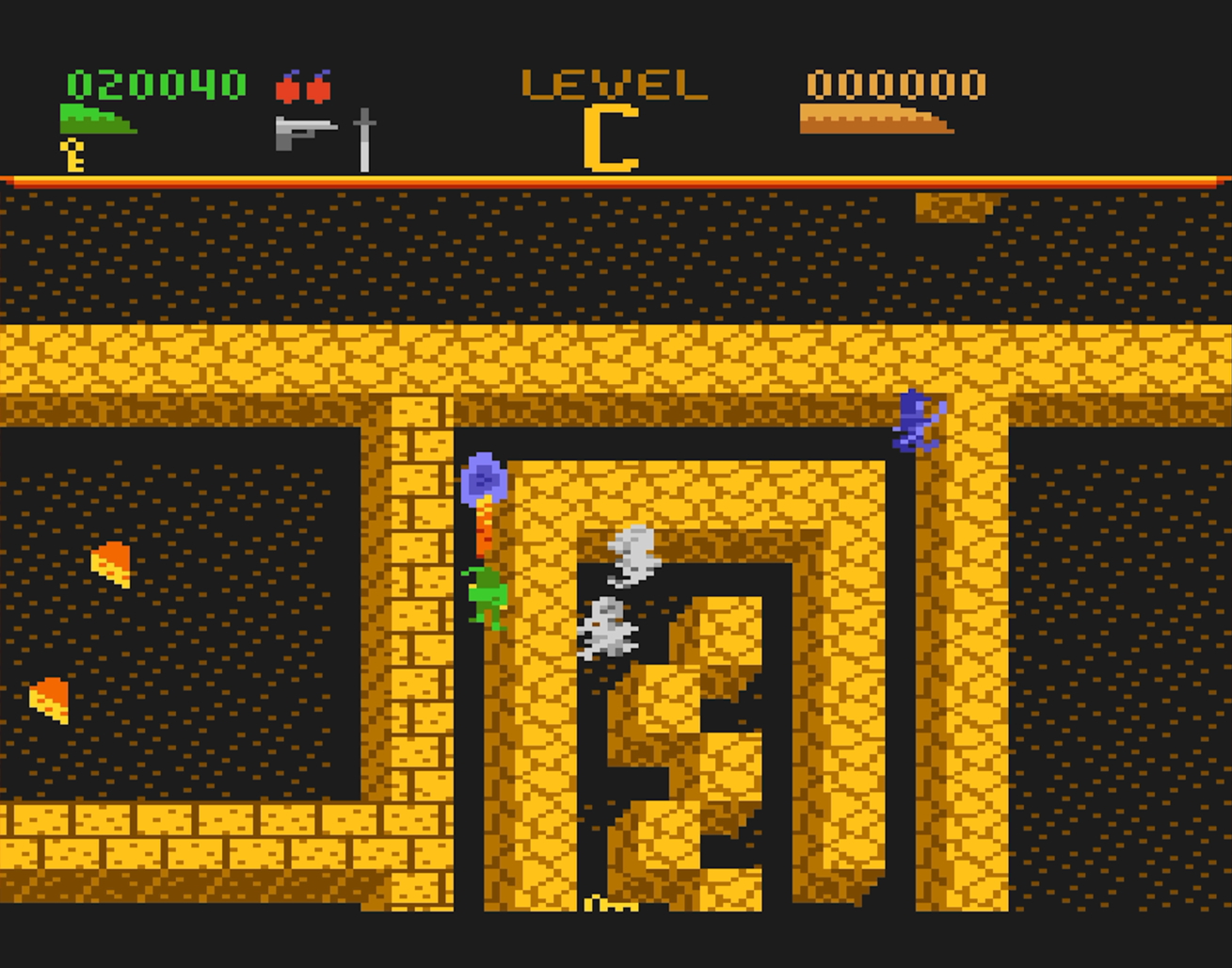The height and width of the screenshot is (968, 1232).
Task: Click player two's score reading 000000
Action: (897, 83)
